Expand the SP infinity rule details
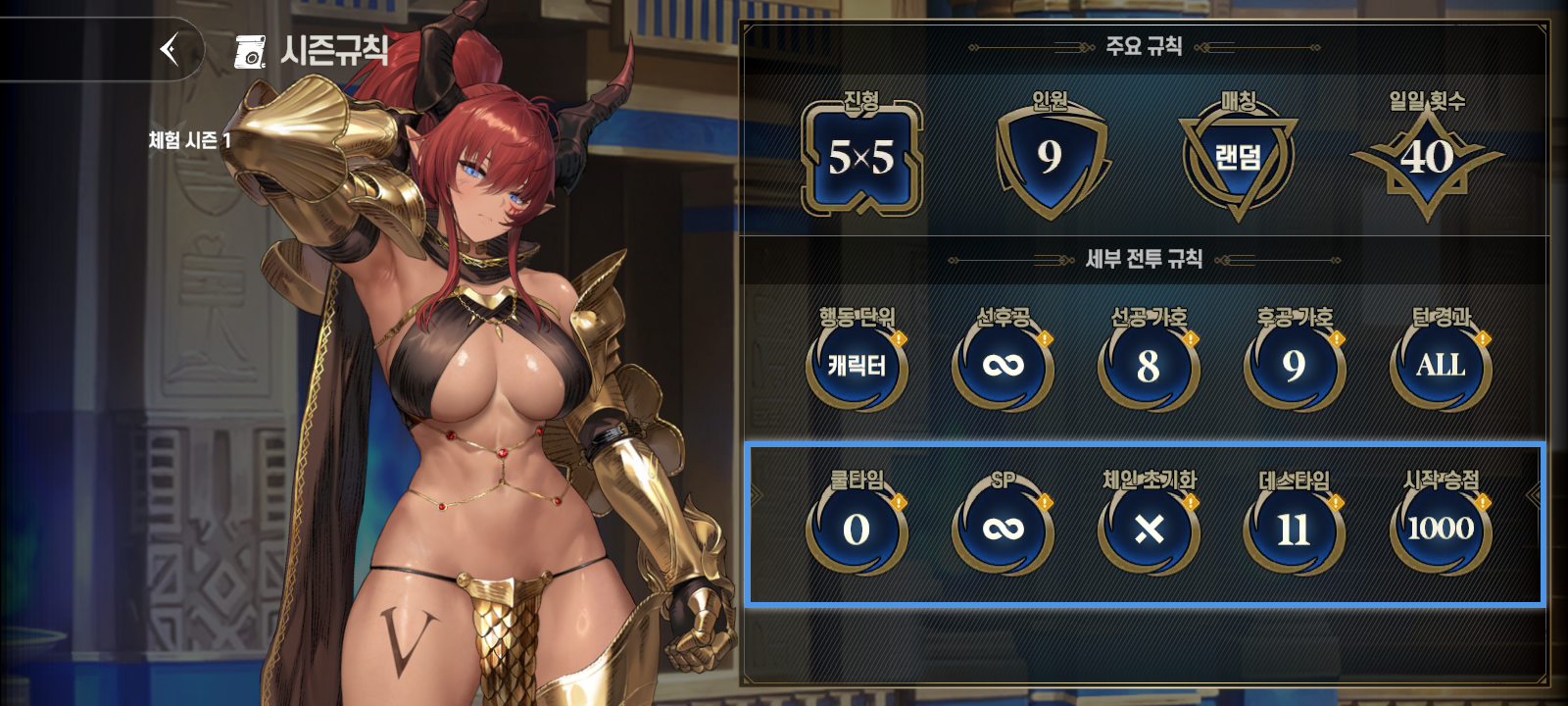The height and width of the screenshot is (706, 1568). pos(1003,528)
